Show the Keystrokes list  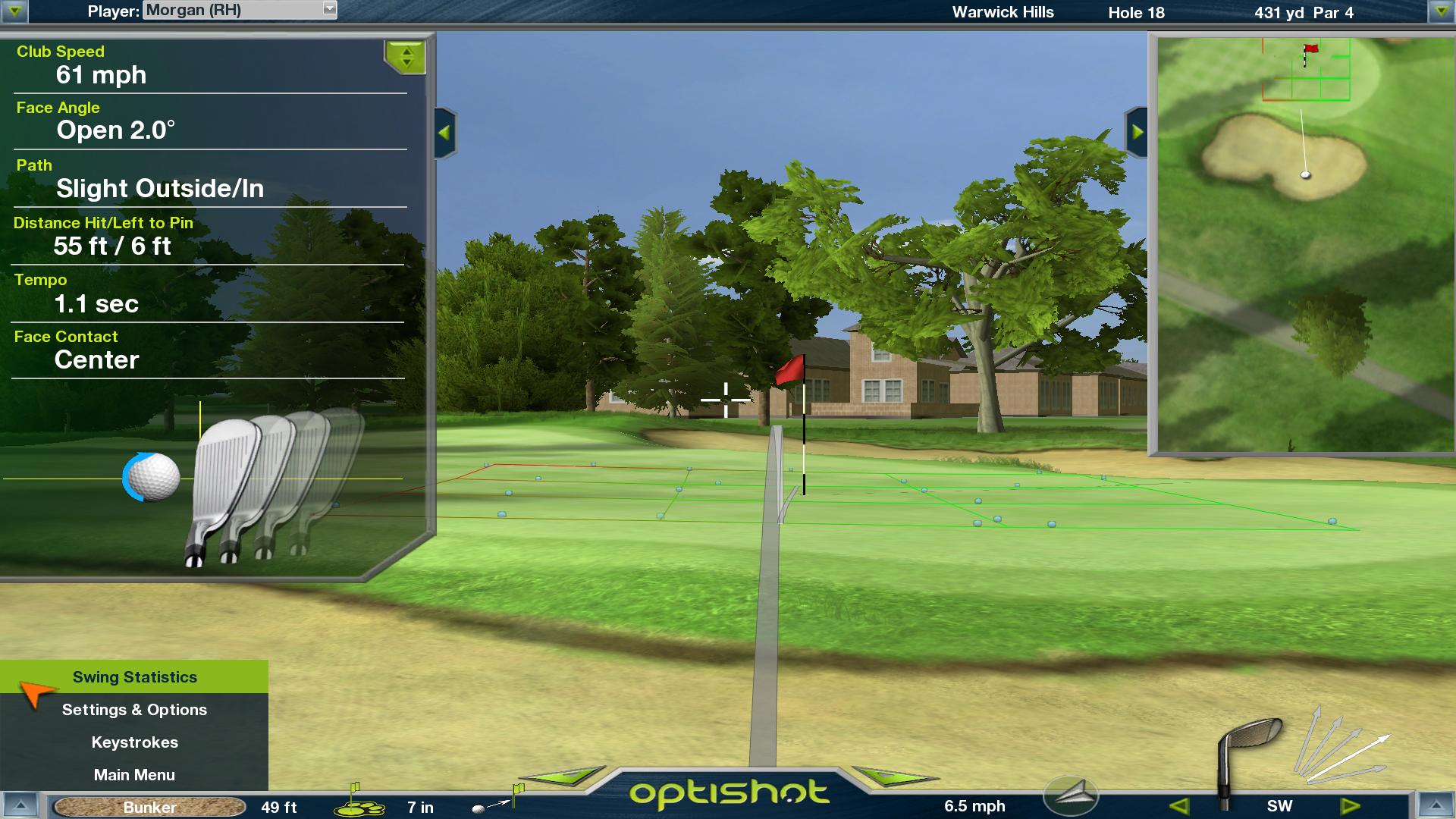pyautogui.click(x=134, y=742)
